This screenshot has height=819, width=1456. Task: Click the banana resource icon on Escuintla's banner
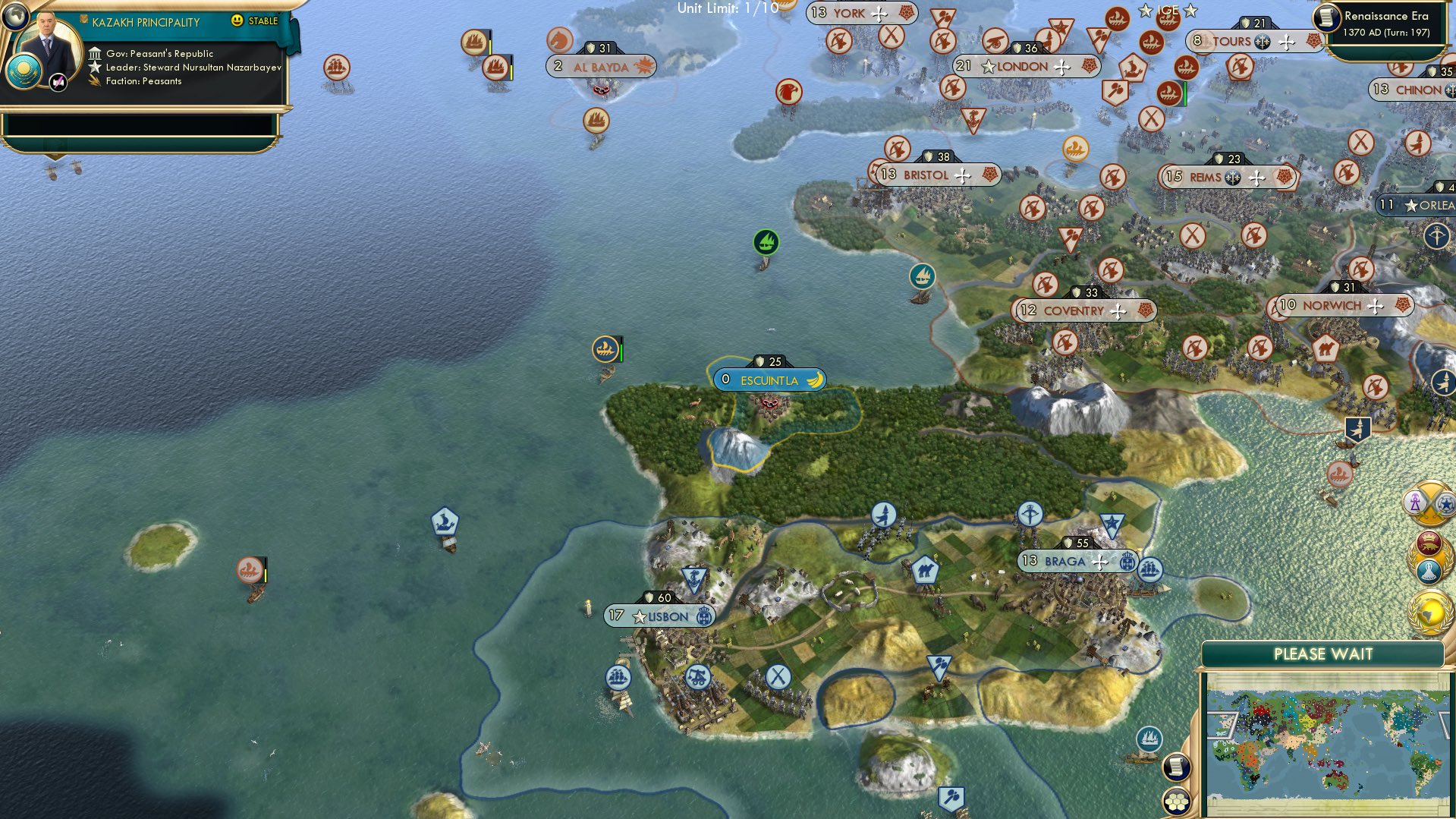click(x=813, y=380)
